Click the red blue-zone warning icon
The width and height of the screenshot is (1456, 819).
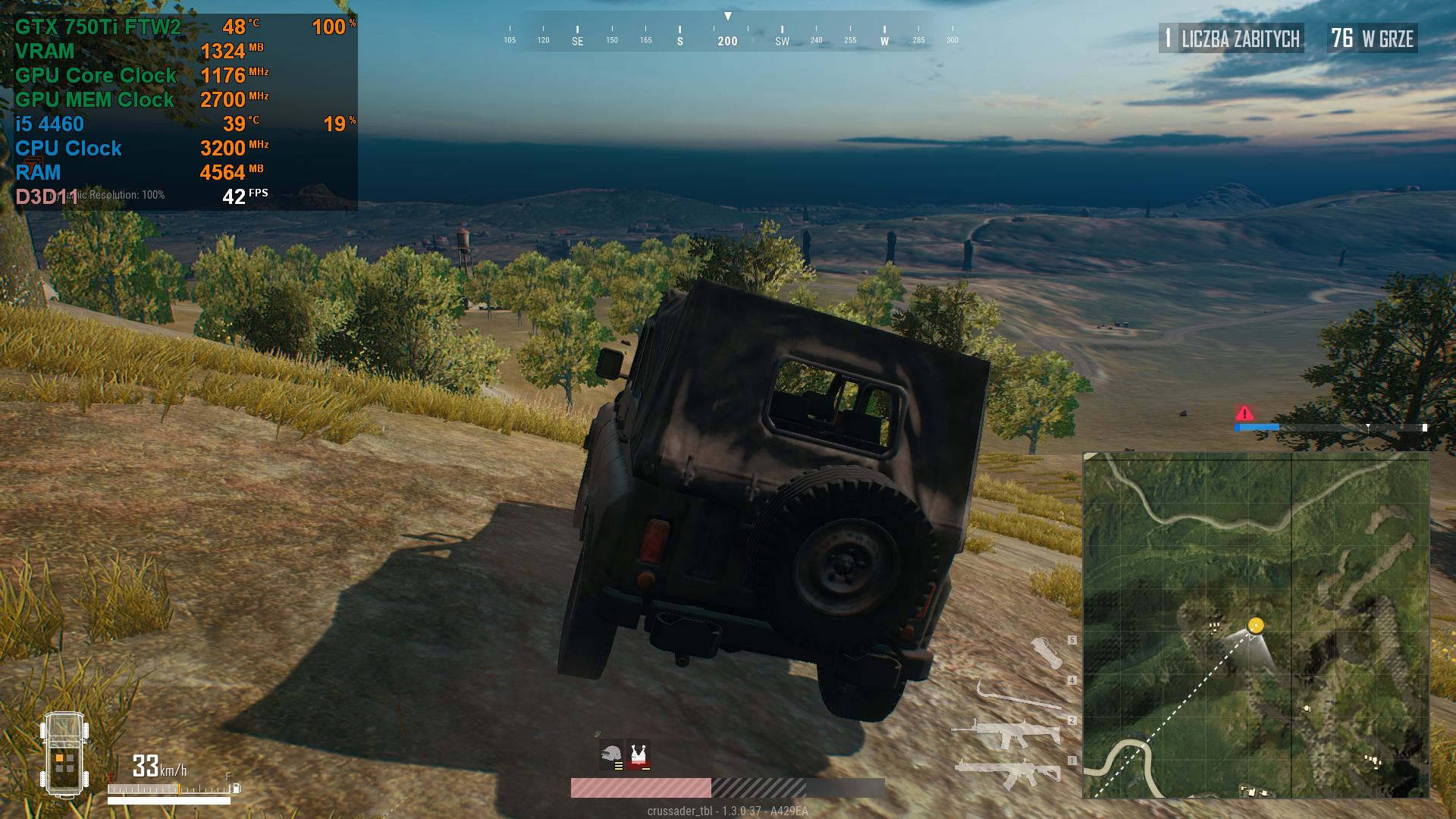tap(1244, 413)
